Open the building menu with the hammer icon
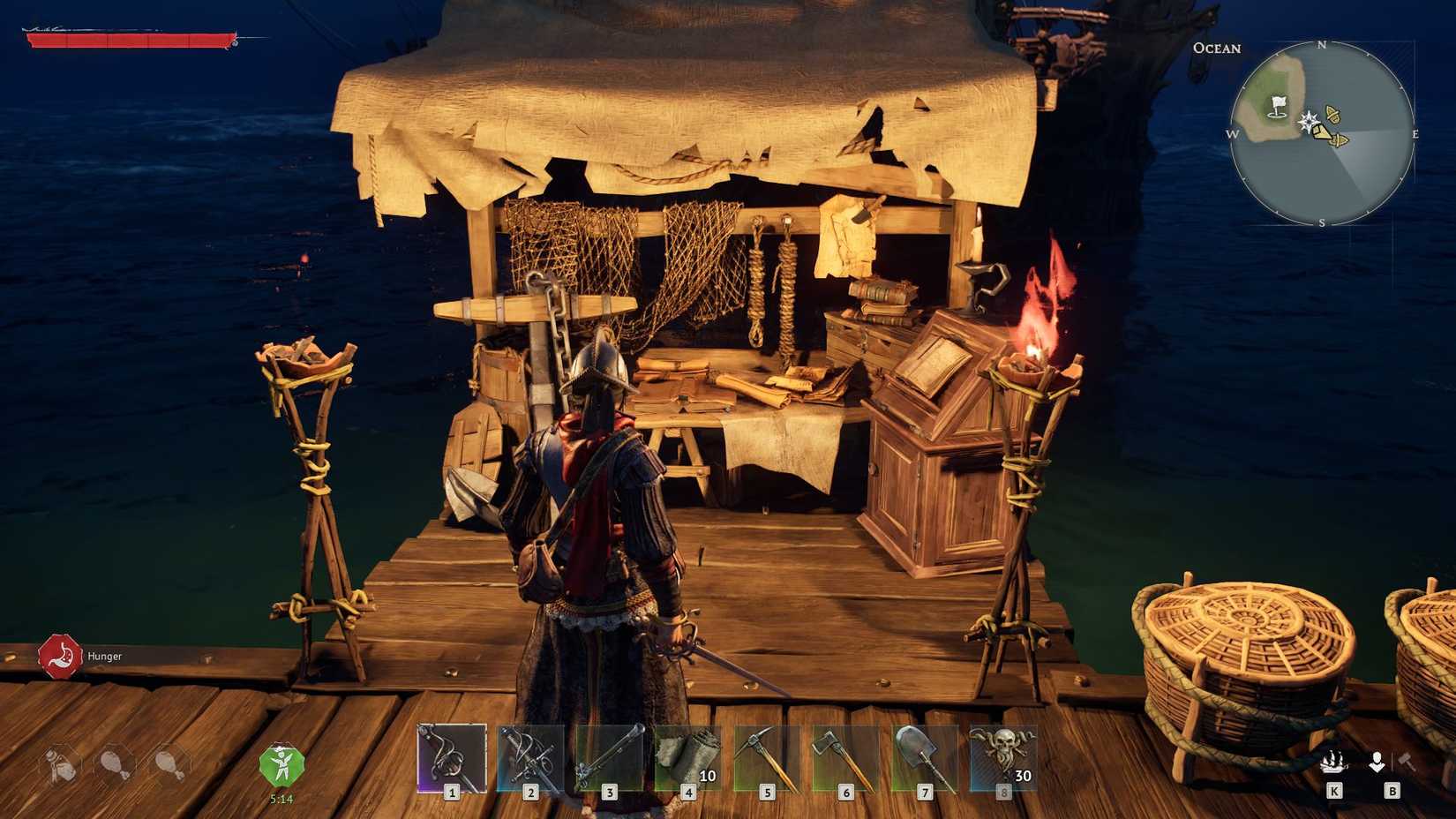Image resolution: width=1456 pixels, height=819 pixels. click(x=1405, y=759)
